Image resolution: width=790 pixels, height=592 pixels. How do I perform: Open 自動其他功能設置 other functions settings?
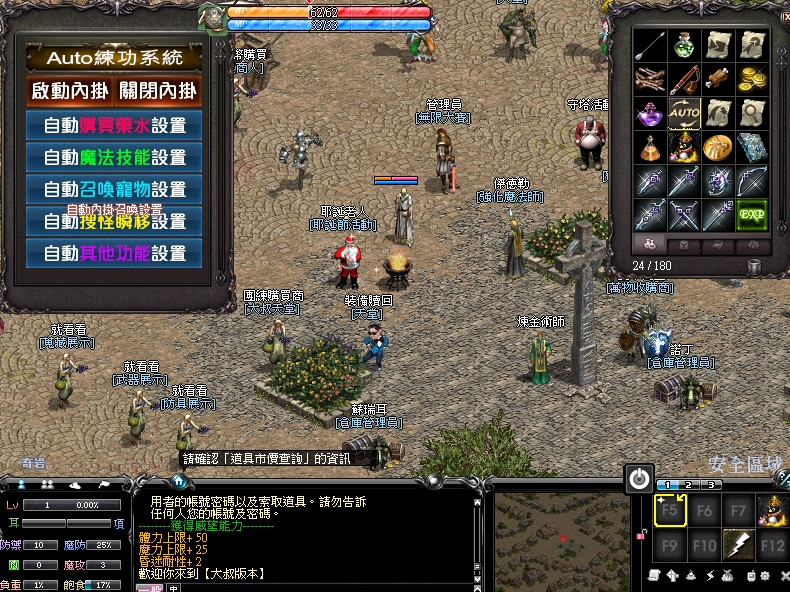(x=114, y=253)
